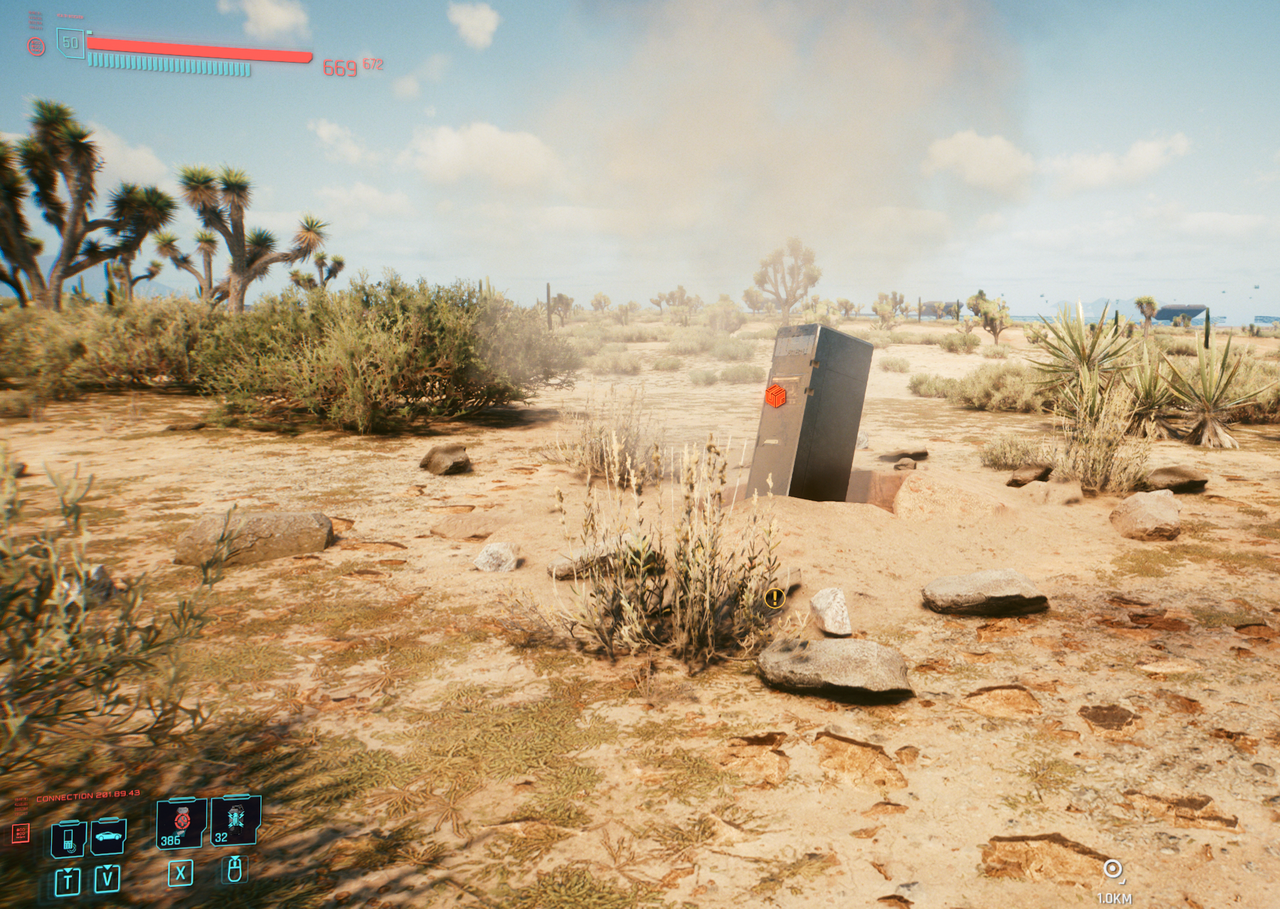1280x909 pixels.
Task: Click the level 50 badge
Action: pyautogui.click(x=70, y=43)
